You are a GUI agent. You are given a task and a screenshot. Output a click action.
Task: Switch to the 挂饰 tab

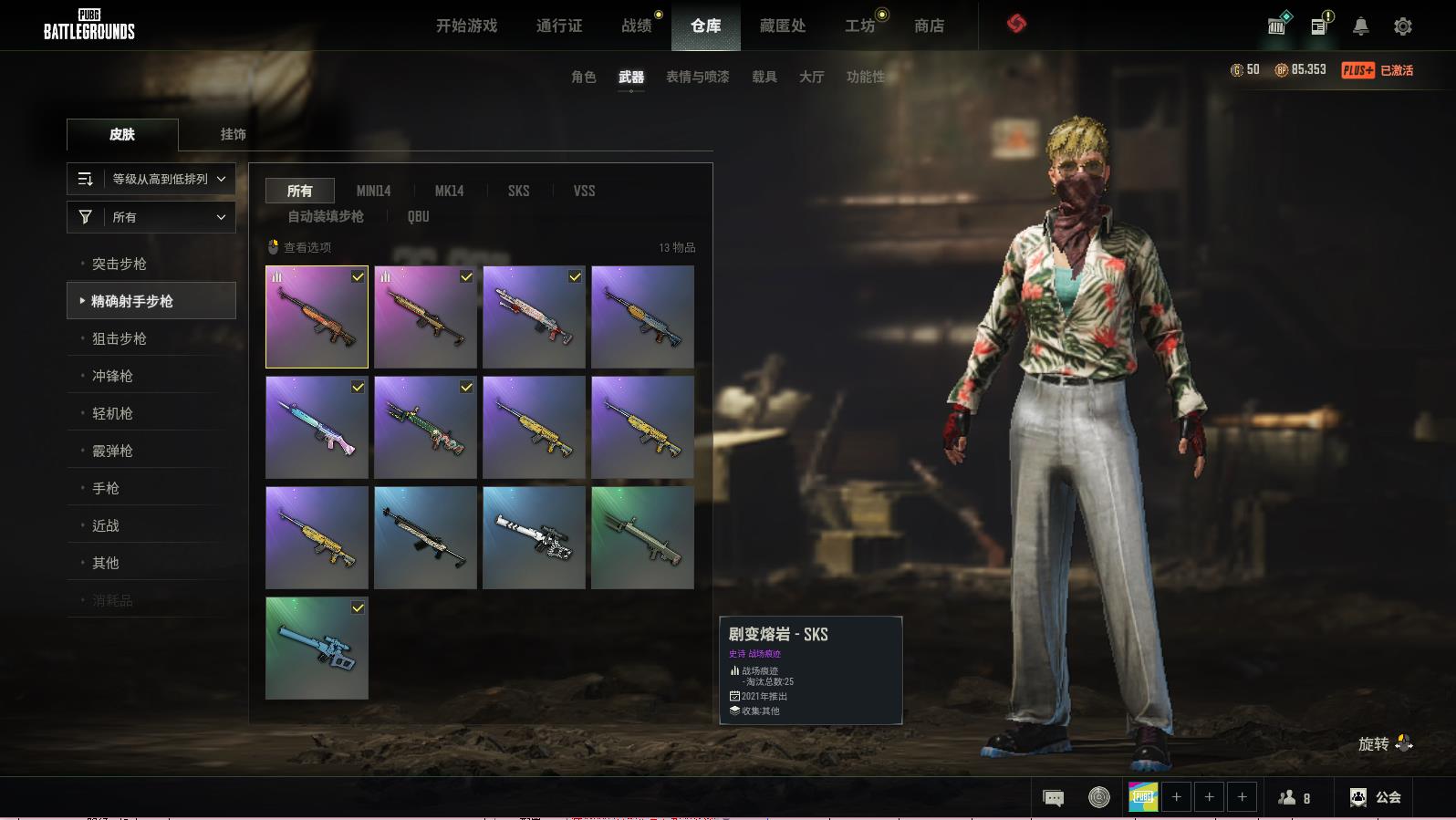point(233,134)
